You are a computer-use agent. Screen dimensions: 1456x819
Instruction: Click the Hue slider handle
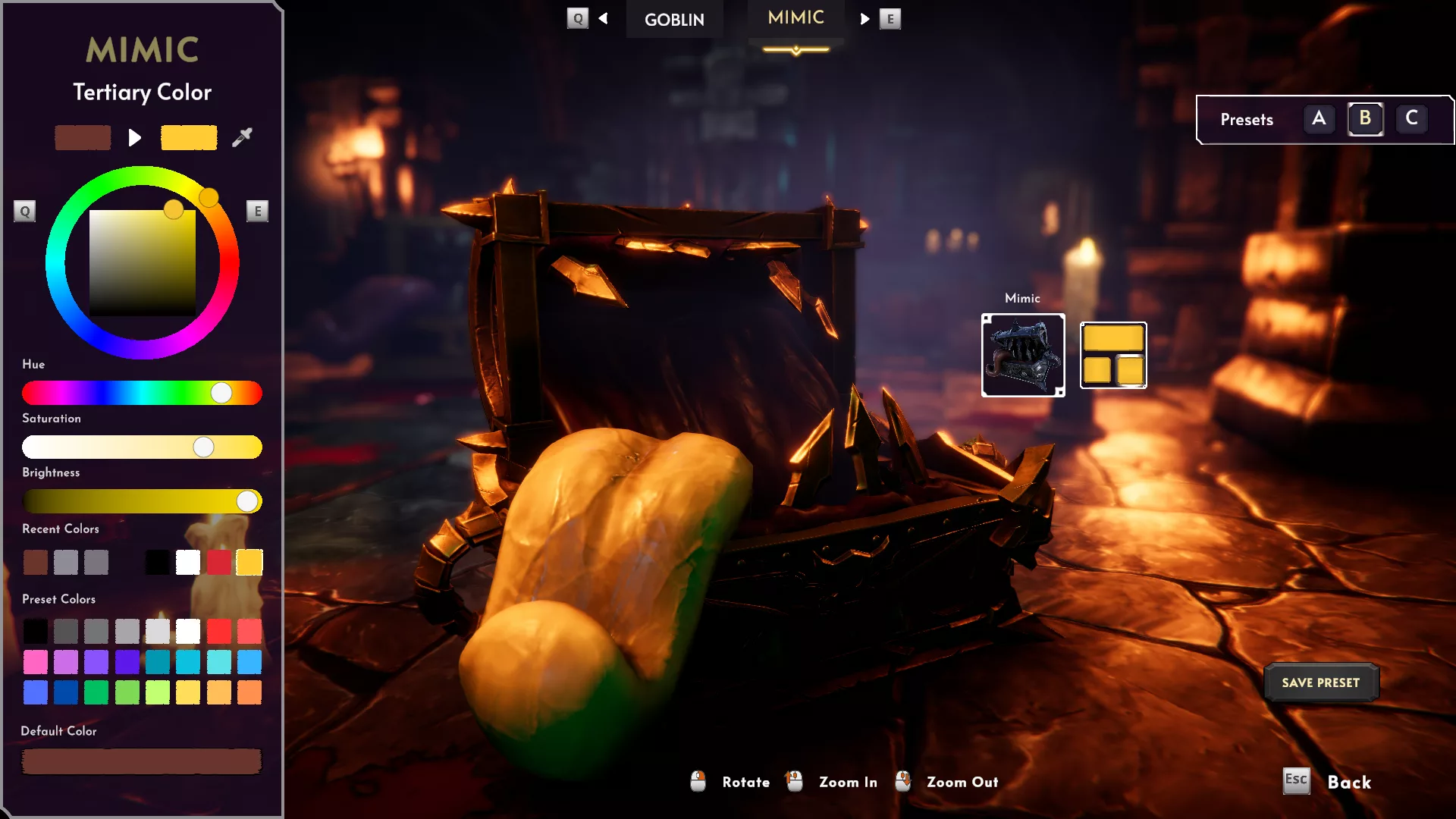221,393
